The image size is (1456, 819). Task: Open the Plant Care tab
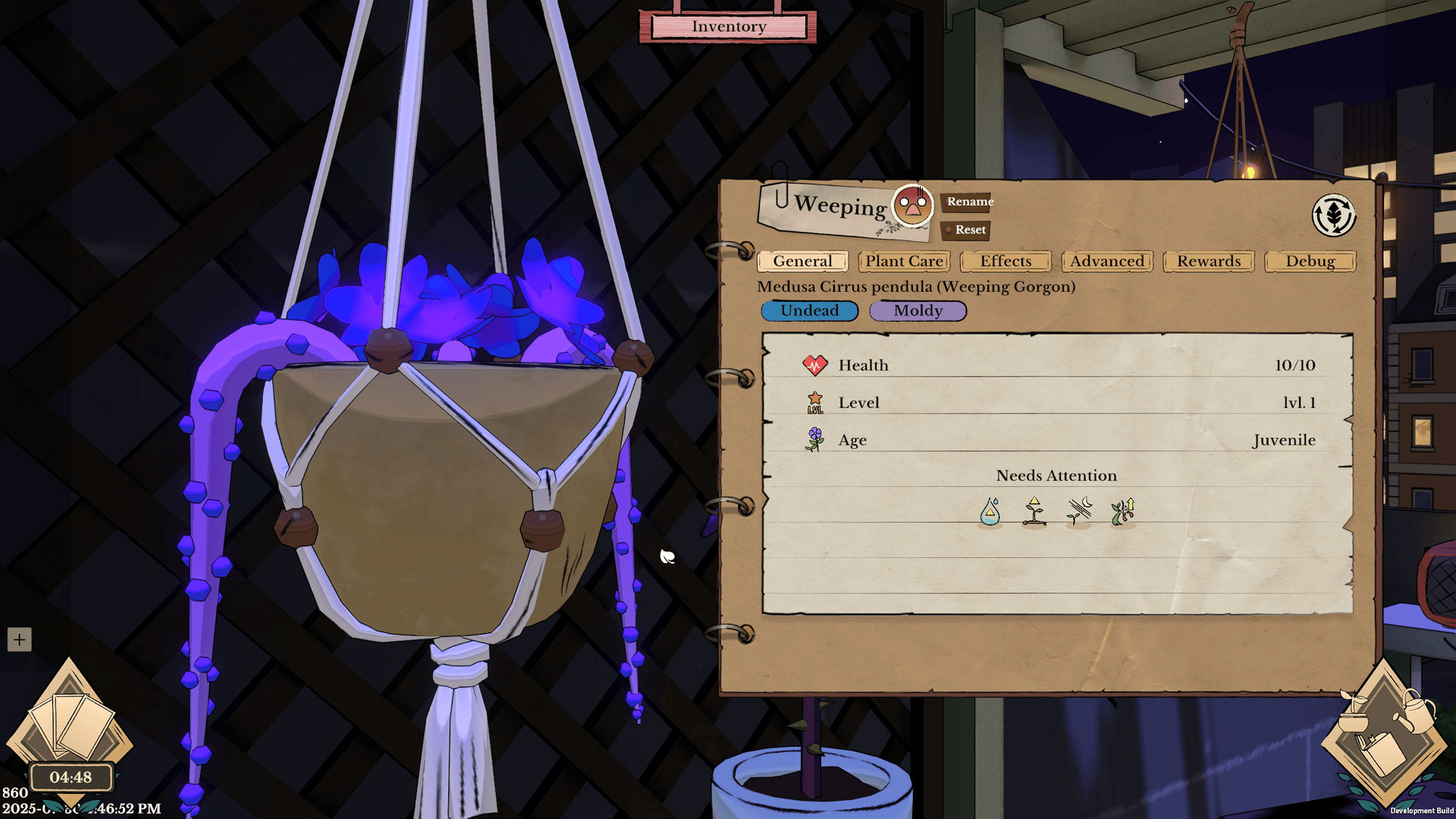(904, 262)
